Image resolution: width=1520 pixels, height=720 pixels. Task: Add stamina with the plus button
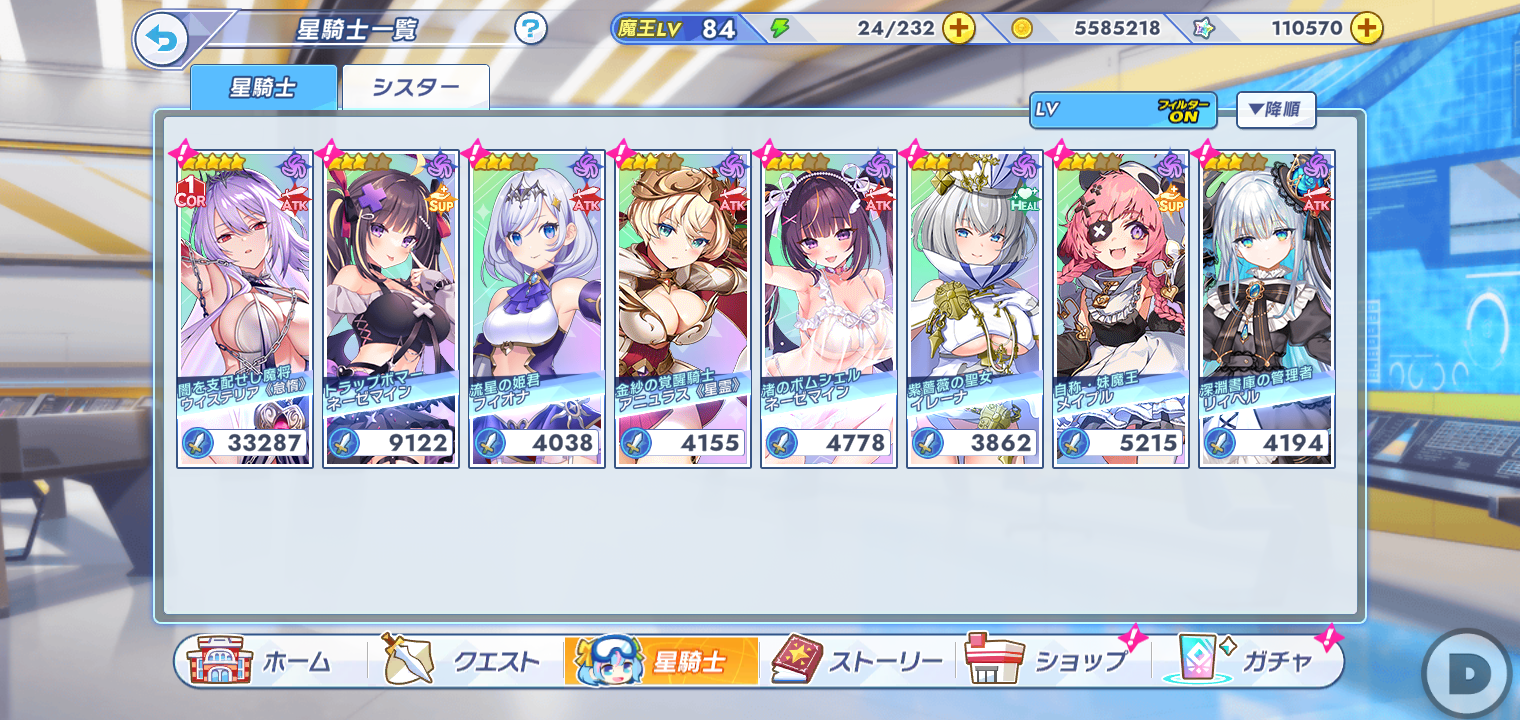[958, 29]
